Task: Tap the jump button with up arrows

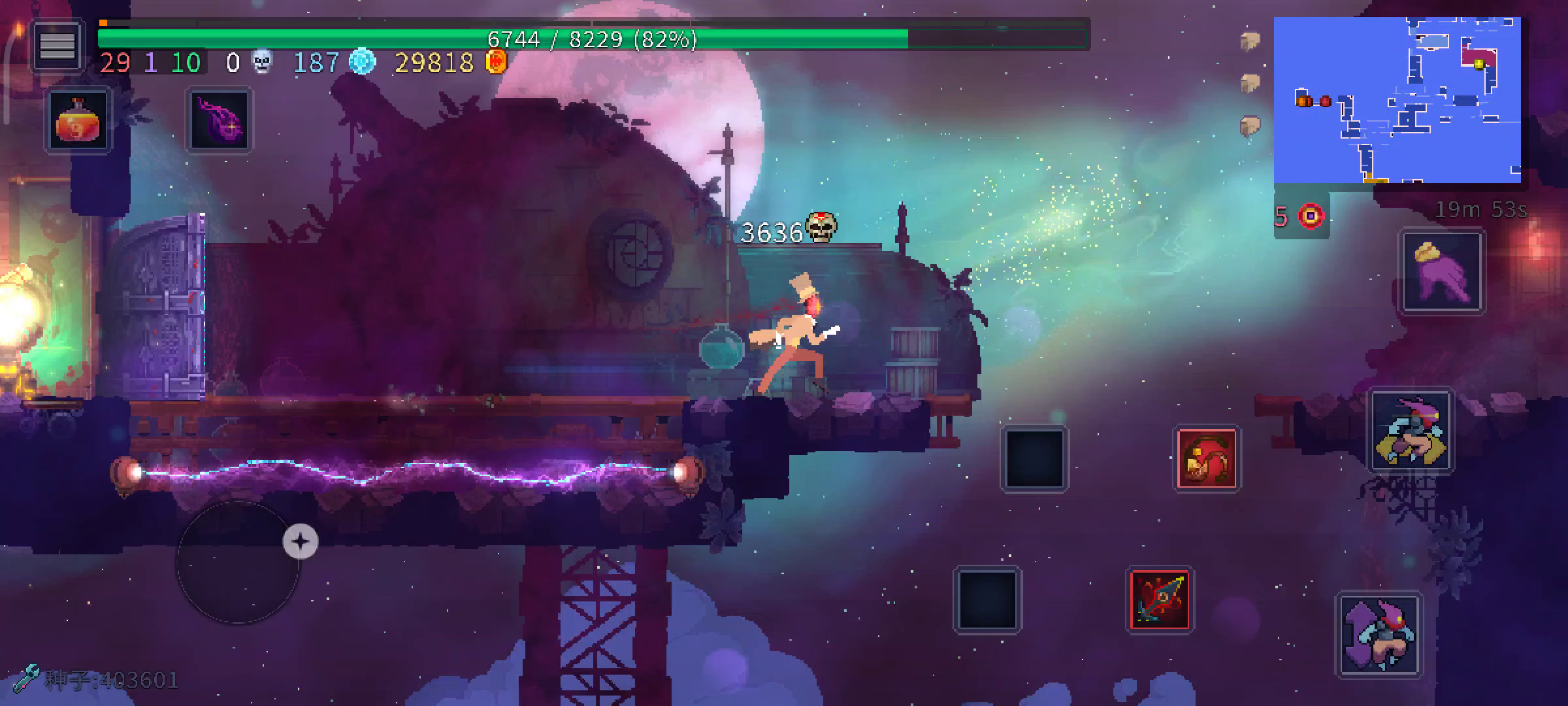Action: click(x=1379, y=634)
